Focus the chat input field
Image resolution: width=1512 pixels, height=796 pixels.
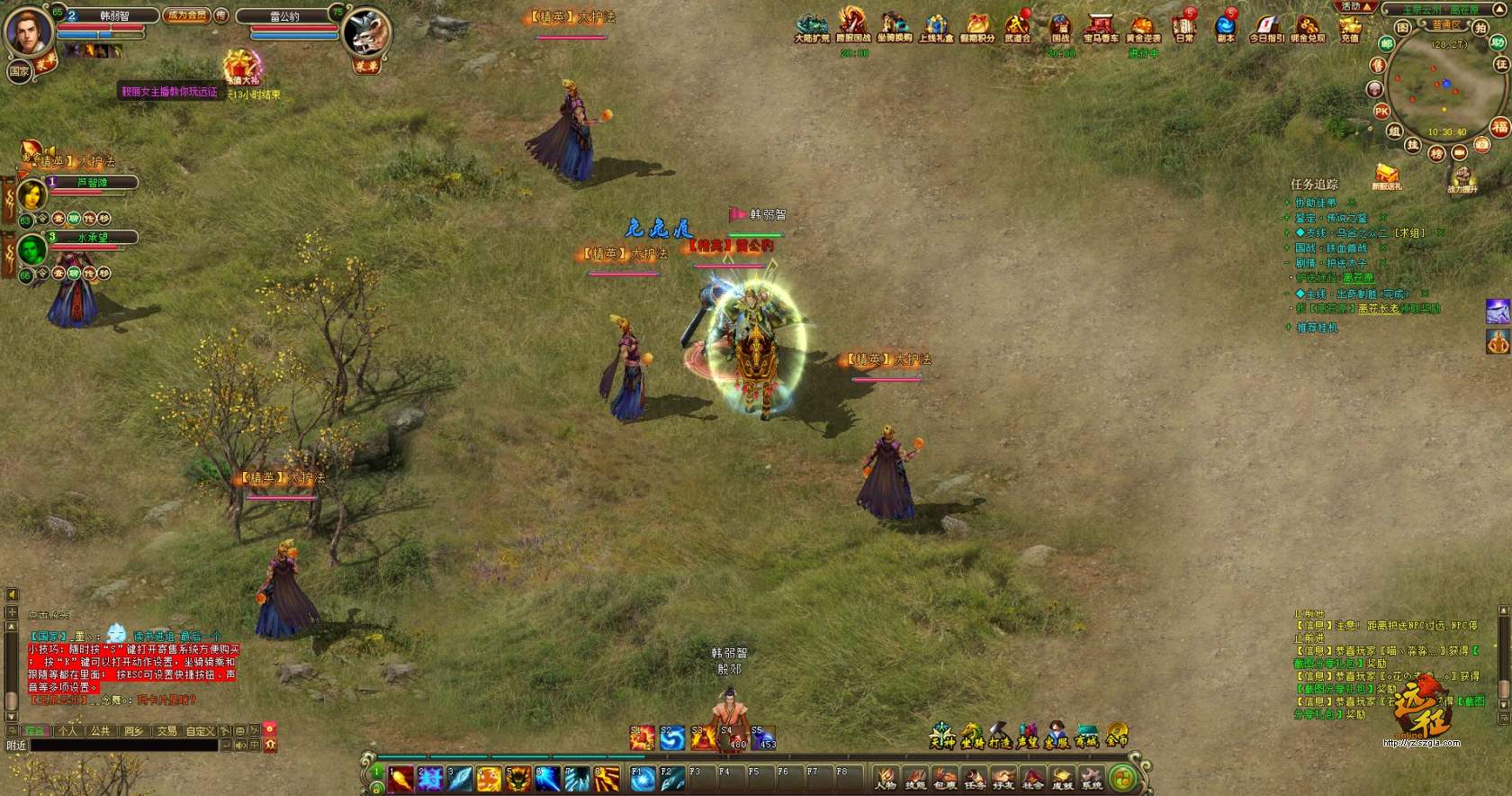(124, 746)
